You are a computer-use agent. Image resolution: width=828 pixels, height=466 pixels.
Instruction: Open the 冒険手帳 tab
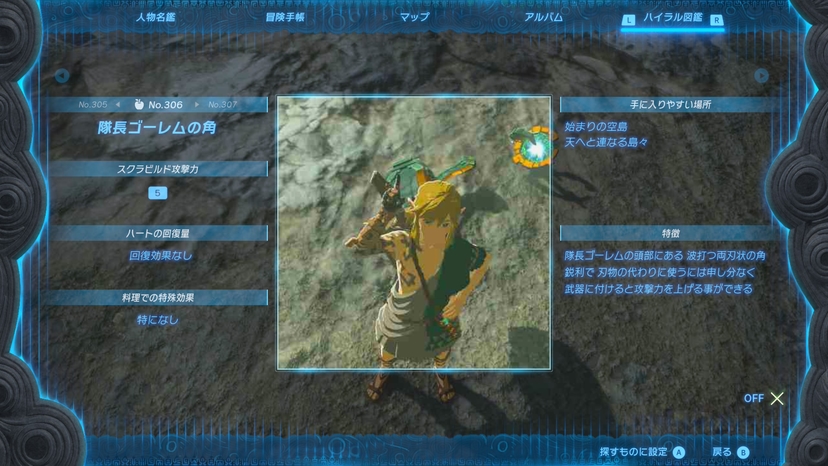[285, 17]
